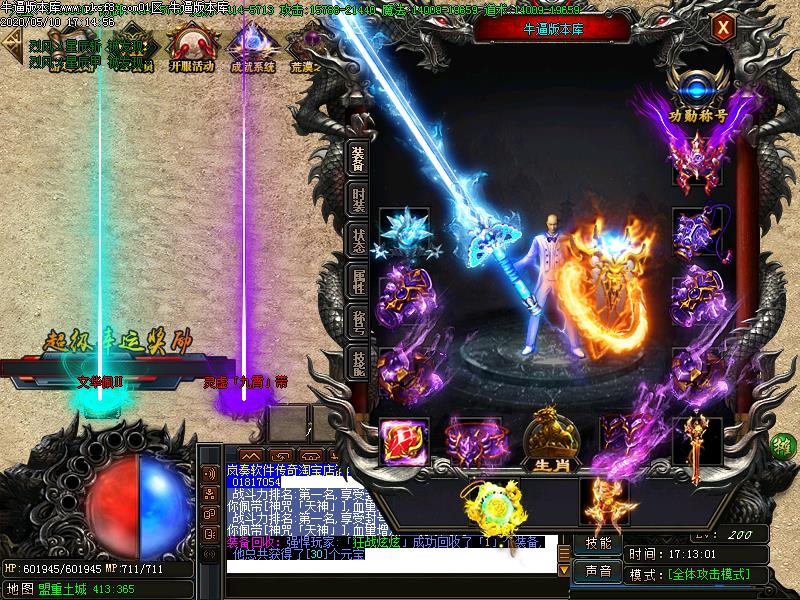Select the golden staff equipment slot
This screenshot has width=800, height=600.
697,438
